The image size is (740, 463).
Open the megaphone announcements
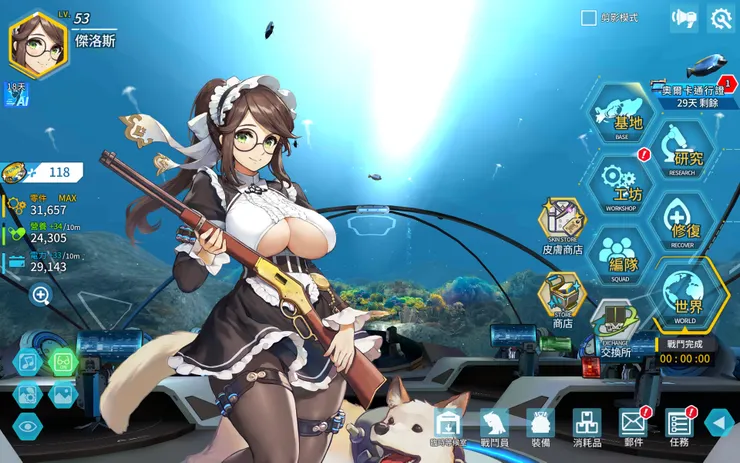pyautogui.click(x=683, y=18)
